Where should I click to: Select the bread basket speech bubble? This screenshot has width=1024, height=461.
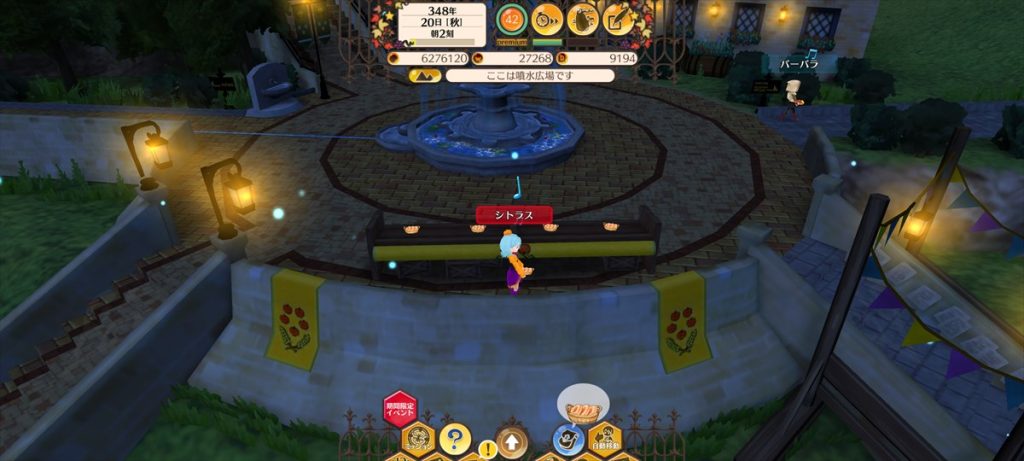click(581, 407)
